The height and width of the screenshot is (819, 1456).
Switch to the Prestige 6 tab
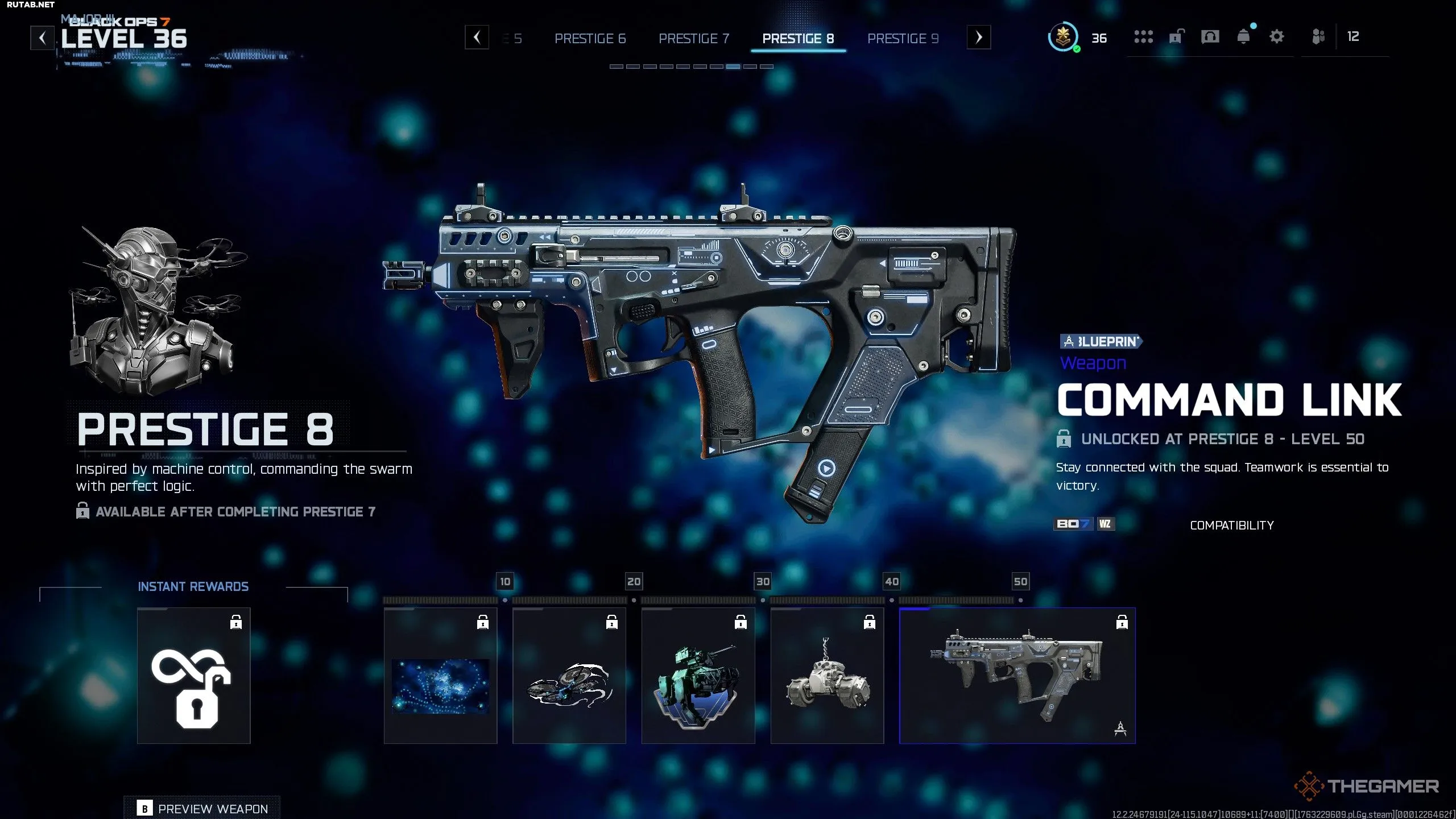[x=590, y=39]
